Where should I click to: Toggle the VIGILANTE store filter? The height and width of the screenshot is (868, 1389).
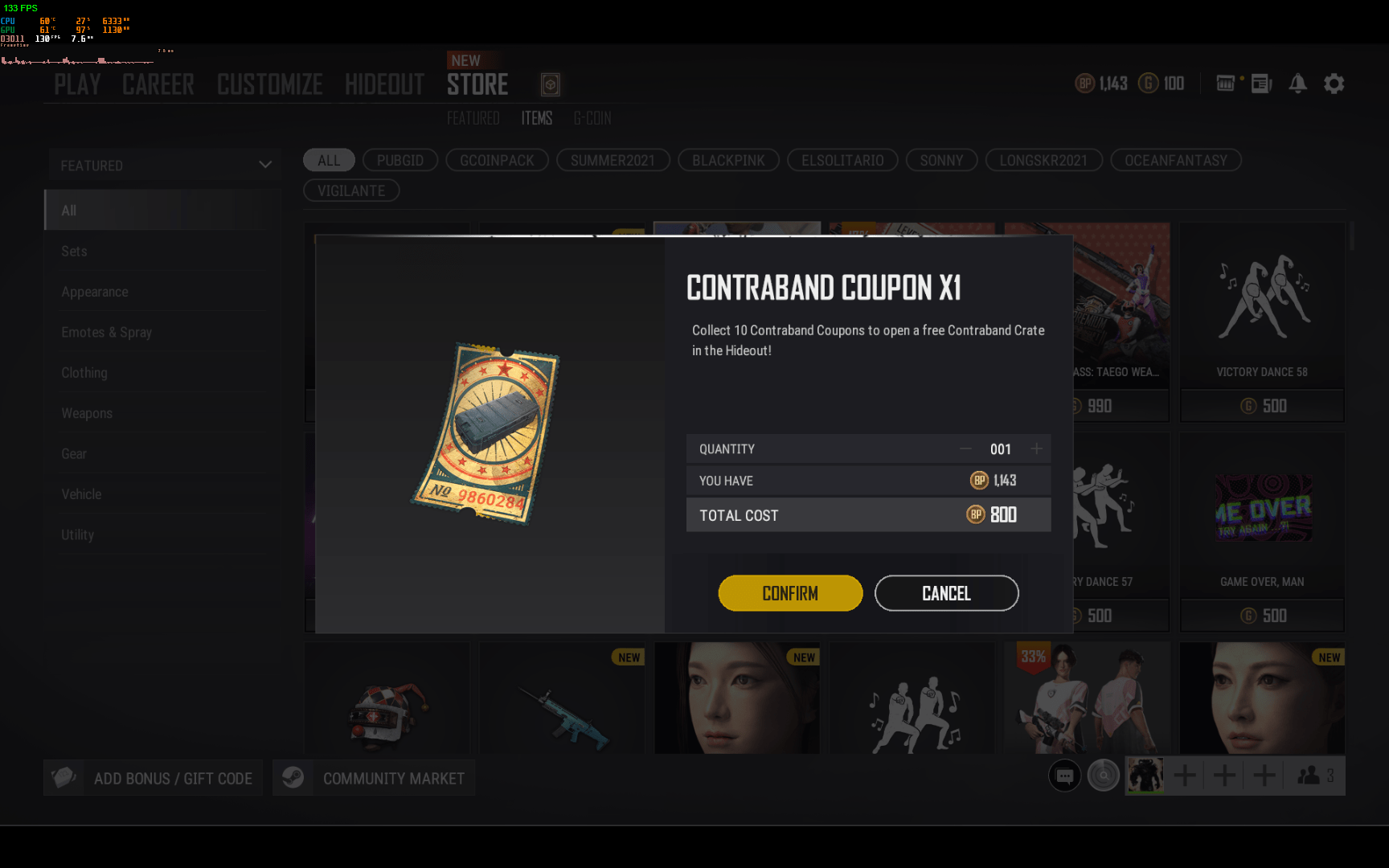[350, 190]
